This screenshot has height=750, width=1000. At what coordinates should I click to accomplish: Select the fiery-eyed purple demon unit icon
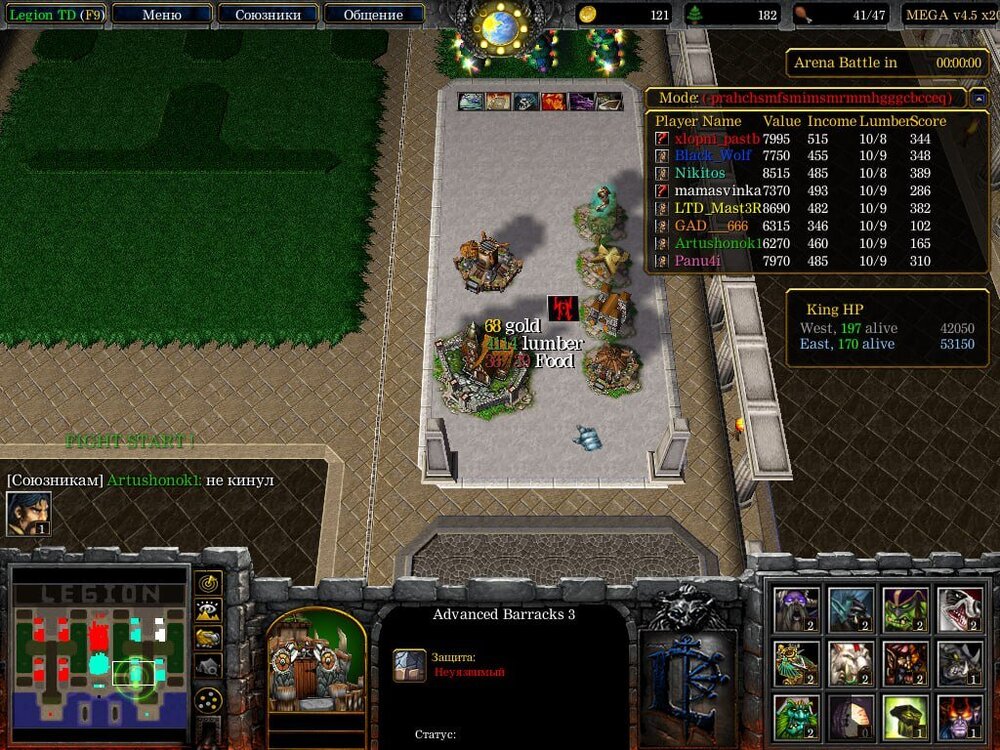pyautogui.click(x=959, y=717)
